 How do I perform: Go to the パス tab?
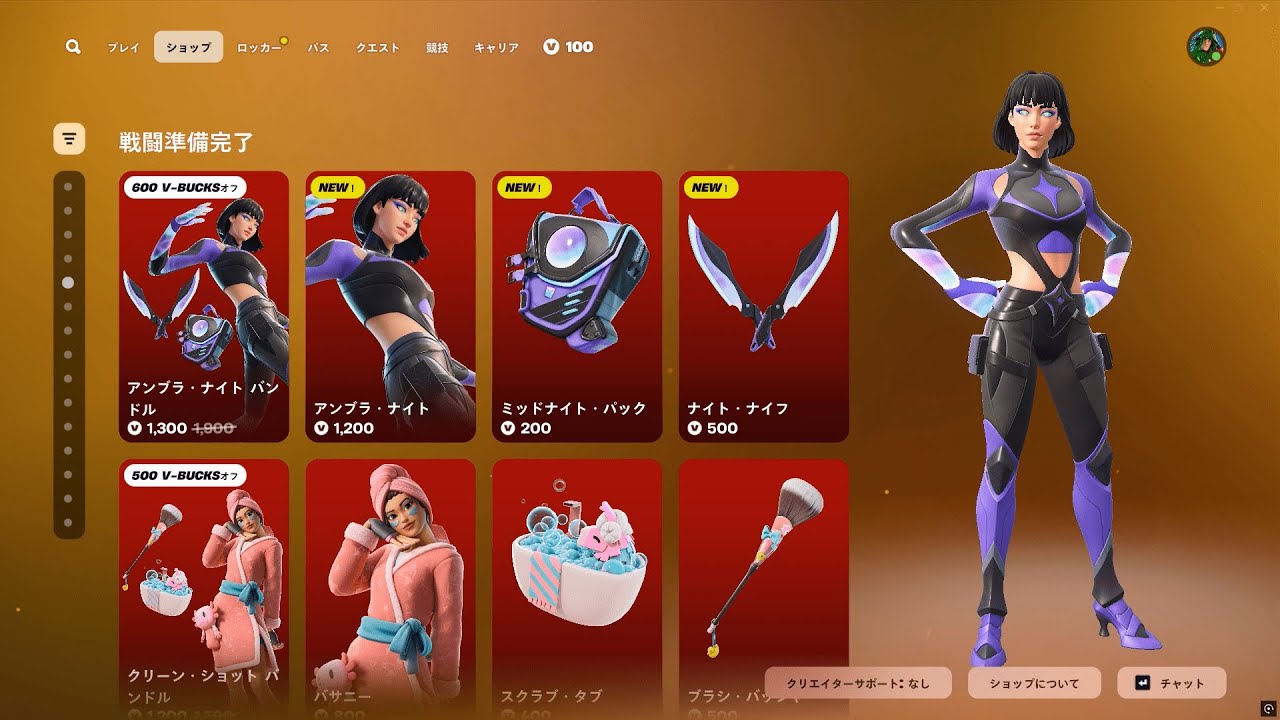318,47
